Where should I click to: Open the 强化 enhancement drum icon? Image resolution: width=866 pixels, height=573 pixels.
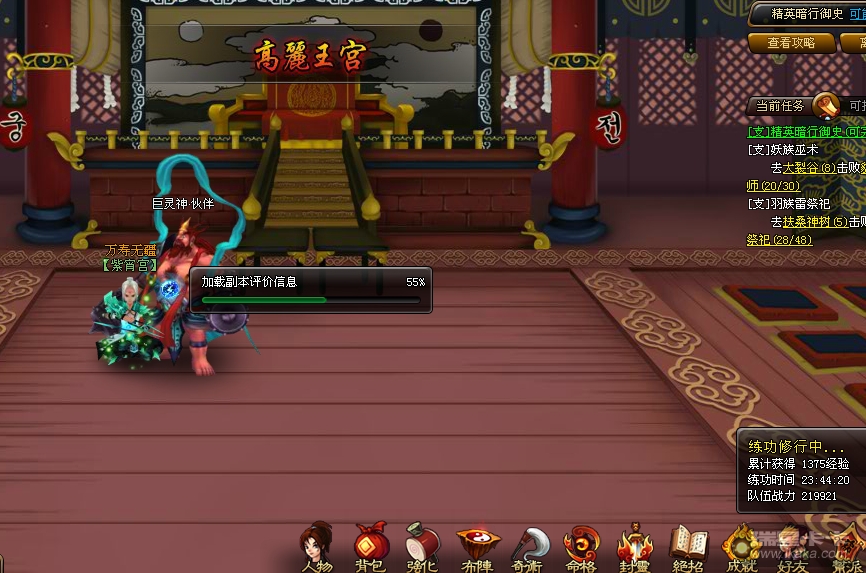pyautogui.click(x=423, y=545)
